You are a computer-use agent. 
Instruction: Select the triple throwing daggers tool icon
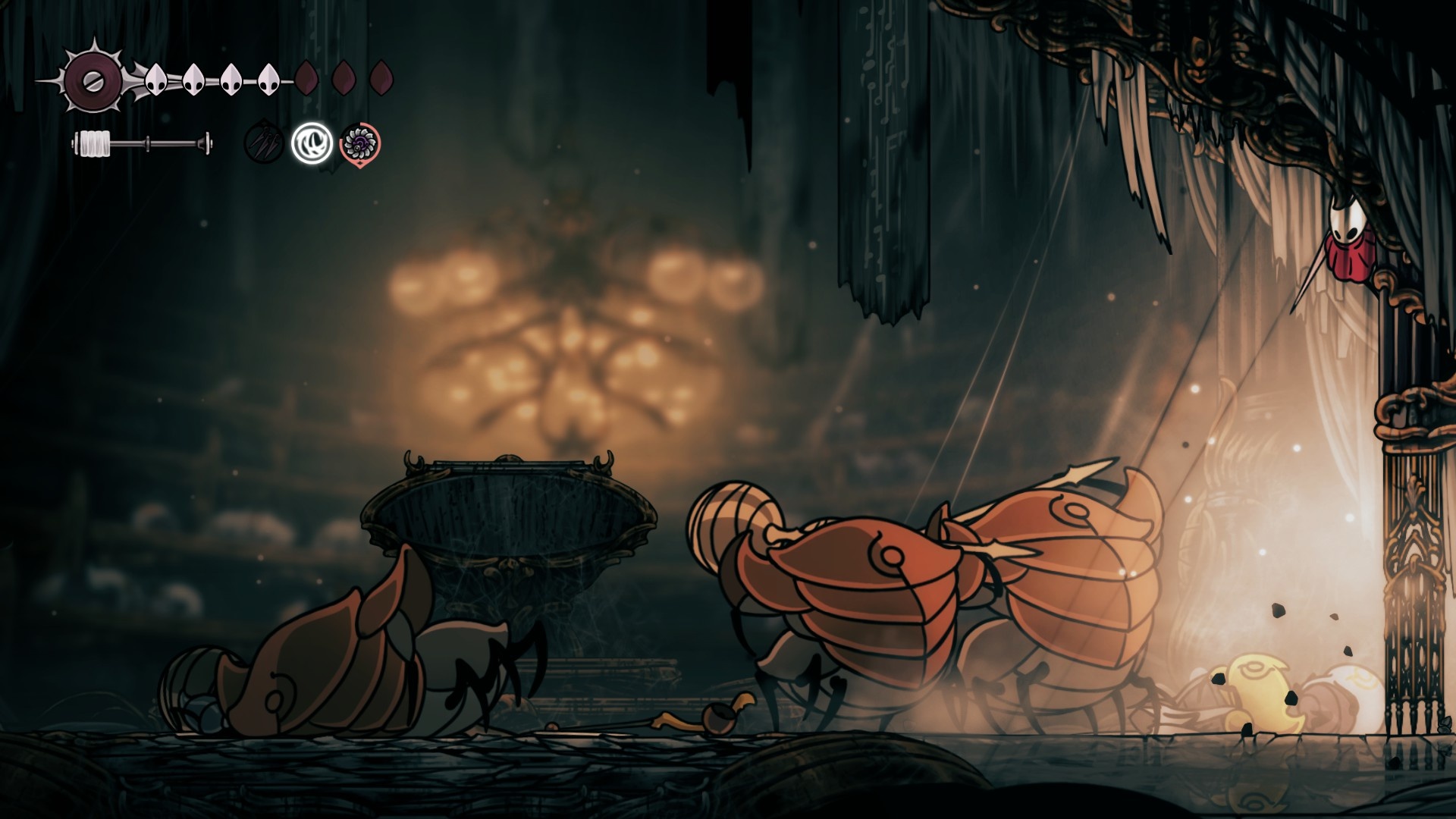point(264,143)
